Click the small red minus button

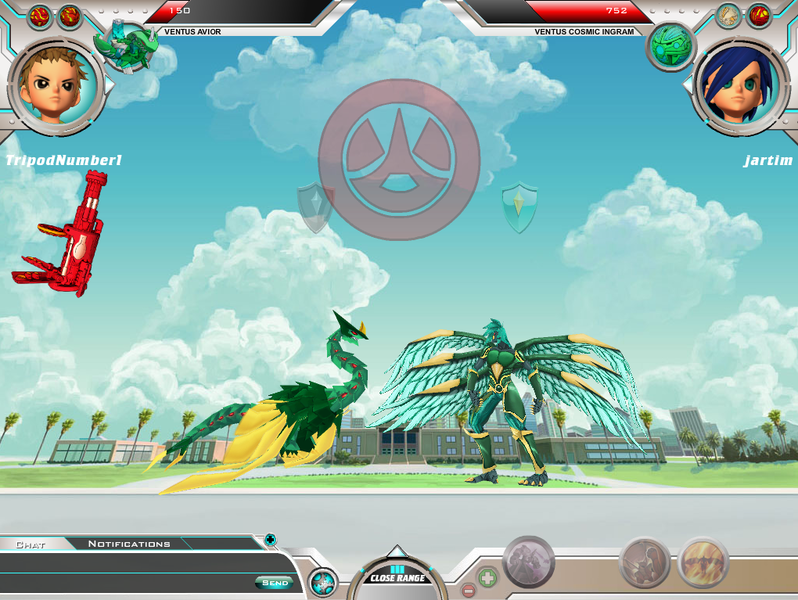[467, 589]
